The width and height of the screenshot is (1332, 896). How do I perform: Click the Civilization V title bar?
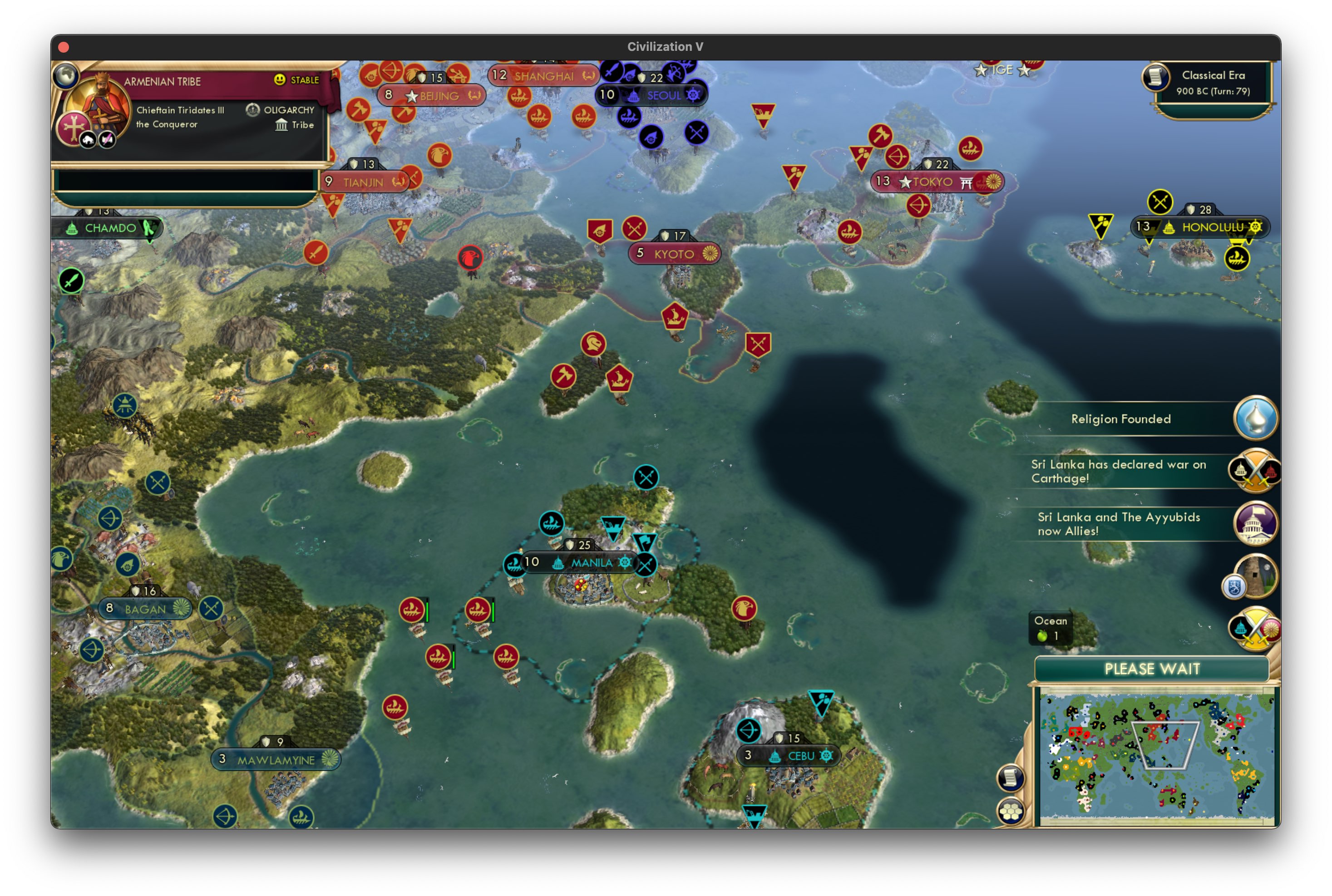pos(666,47)
